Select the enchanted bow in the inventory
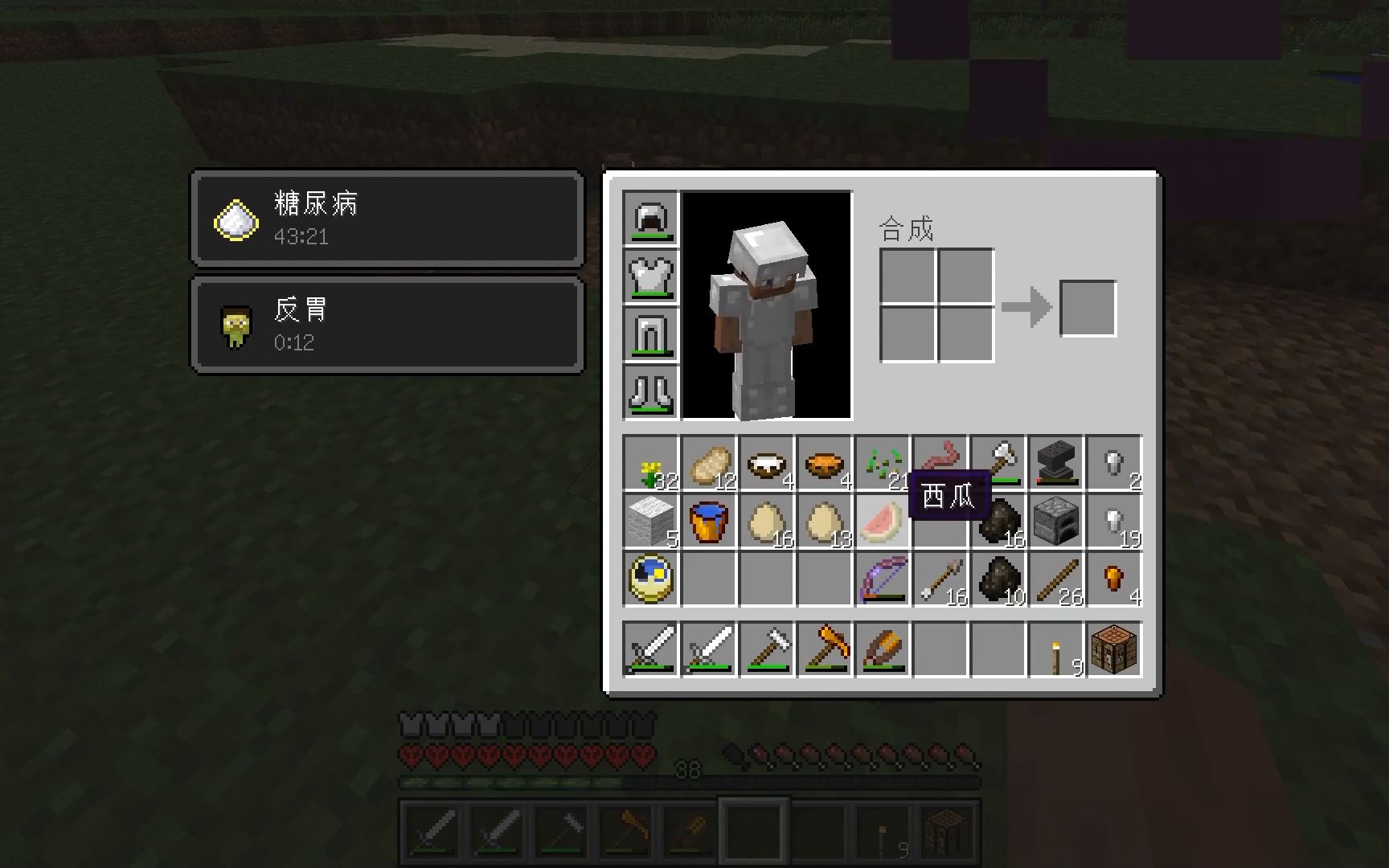 click(882, 579)
